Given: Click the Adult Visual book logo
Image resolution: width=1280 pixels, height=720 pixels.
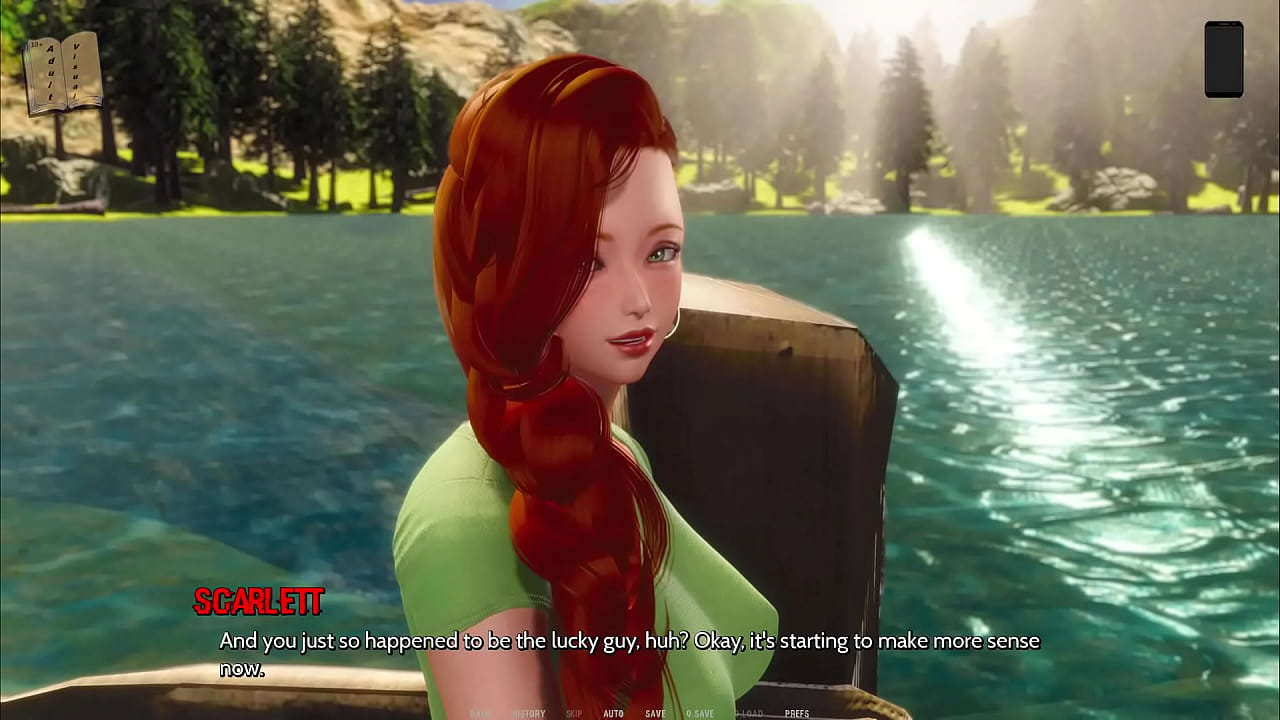Looking at the screenshot, I should (x=62, y=73).
